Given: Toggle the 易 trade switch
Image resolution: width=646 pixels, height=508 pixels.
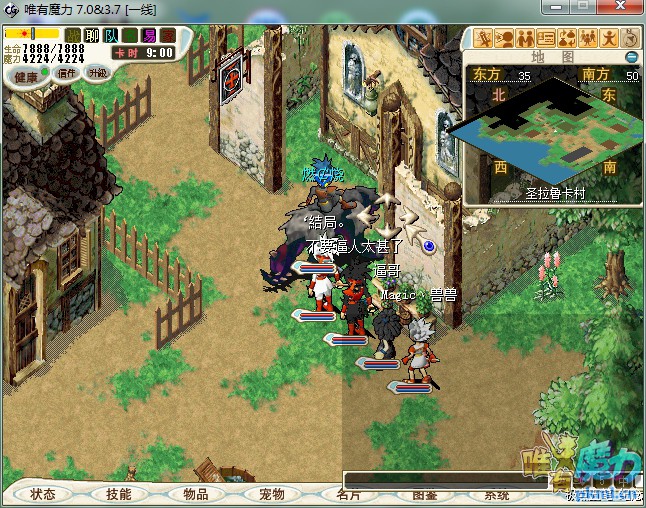Looking at the screenshot, I should (x=149, y=35).
